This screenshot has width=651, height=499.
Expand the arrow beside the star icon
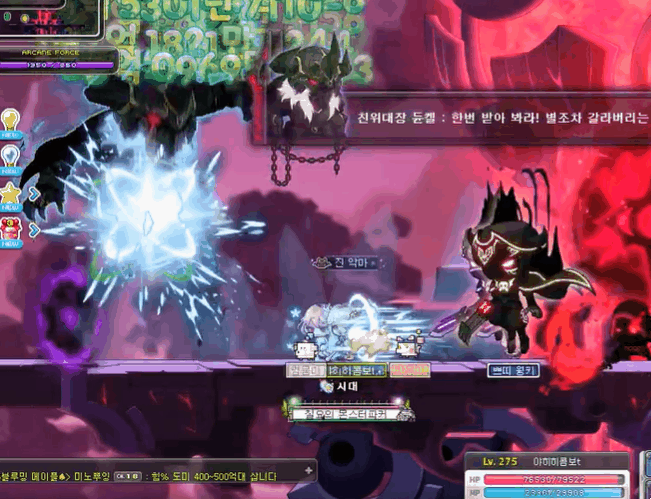(33, 193)
